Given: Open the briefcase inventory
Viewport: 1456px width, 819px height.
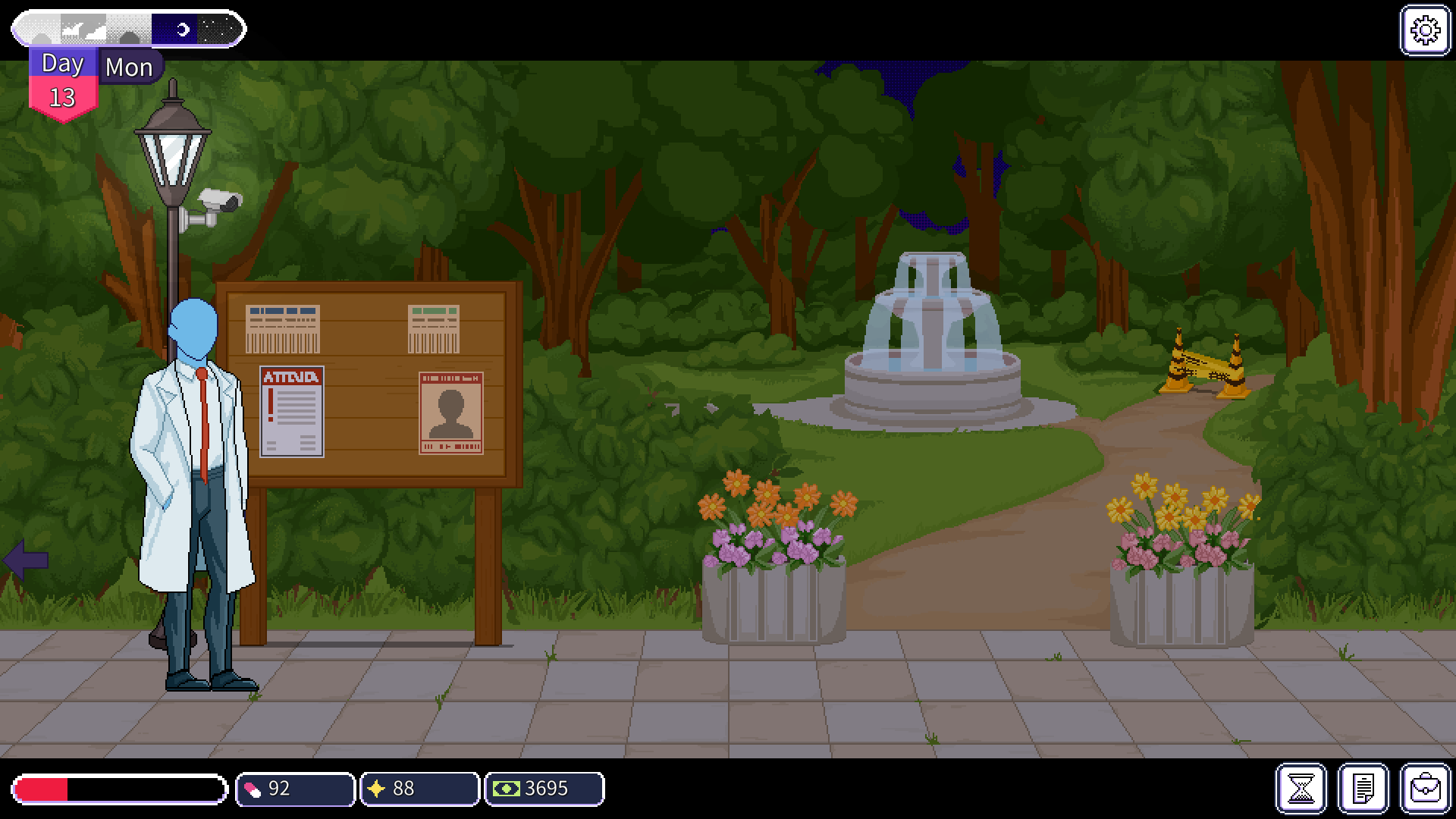Looking at the screenshot, I should [1424, 789].
